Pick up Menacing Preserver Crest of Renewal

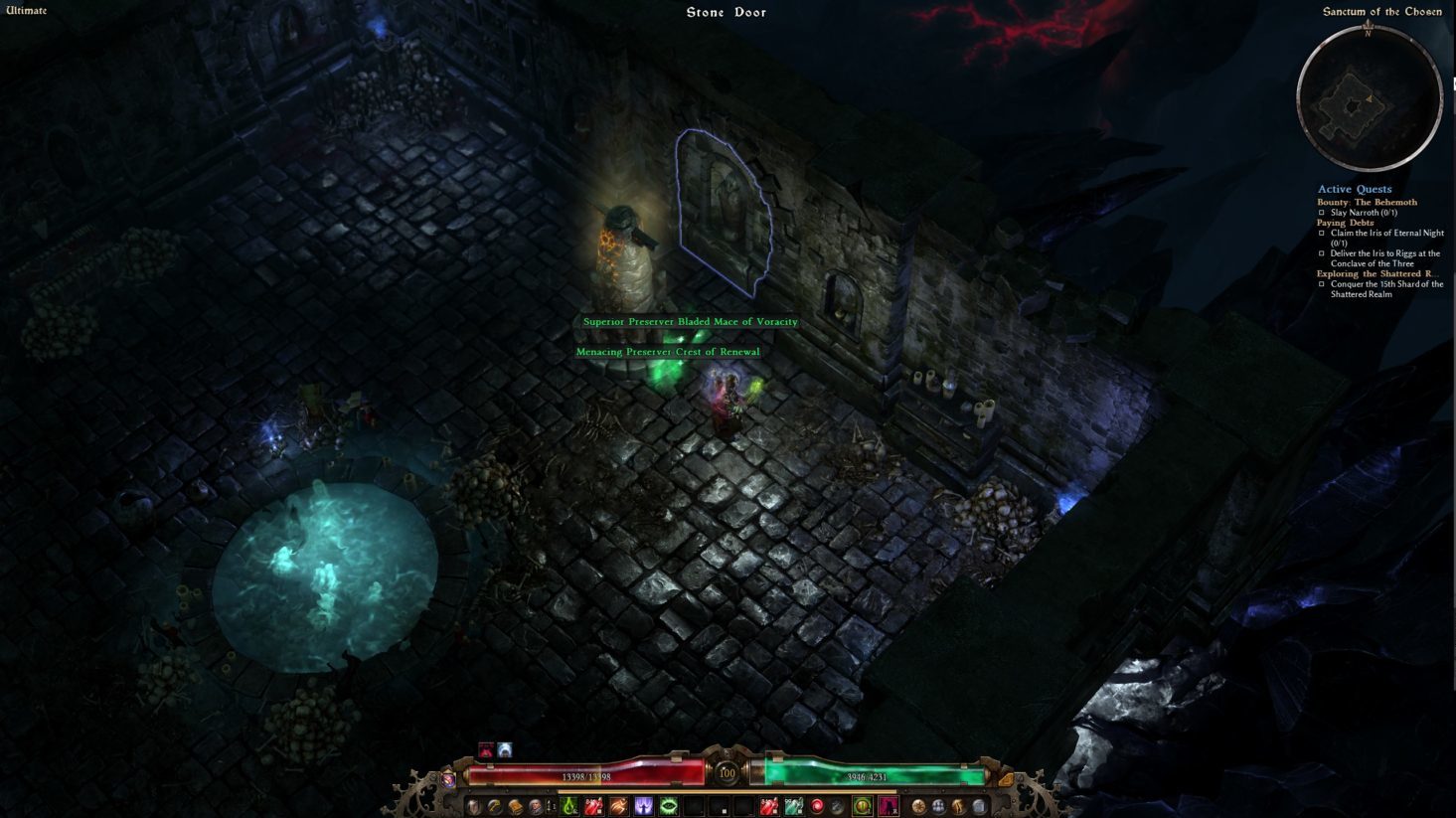tap(668, 352)
